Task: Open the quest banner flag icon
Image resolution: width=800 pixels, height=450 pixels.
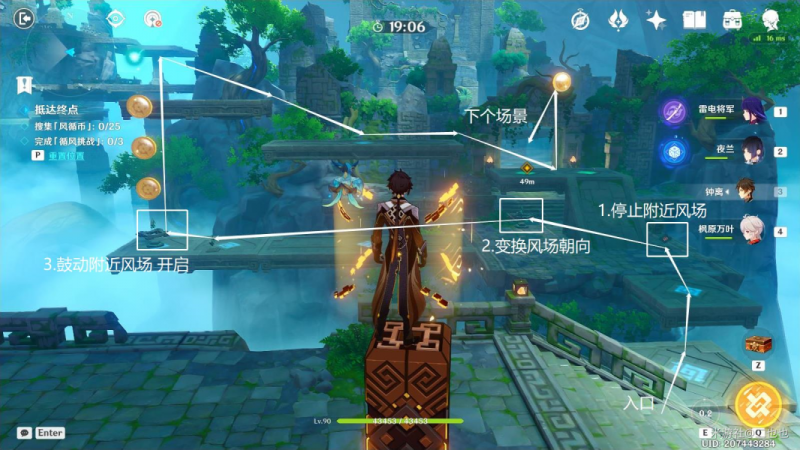Action: coord(22,85)
